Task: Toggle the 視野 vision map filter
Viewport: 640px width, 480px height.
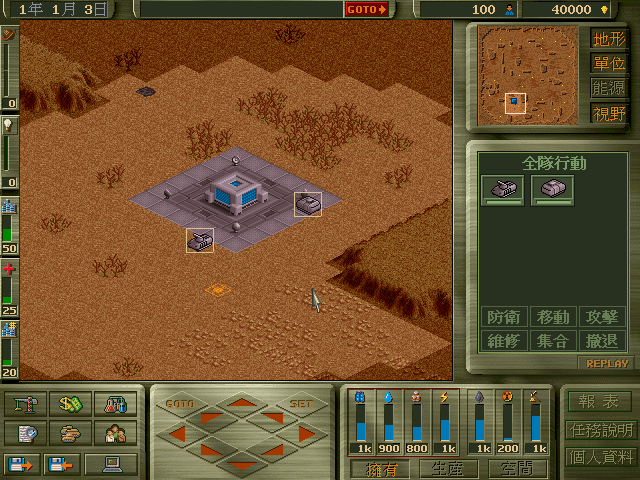Action: [x=608, y=113]
